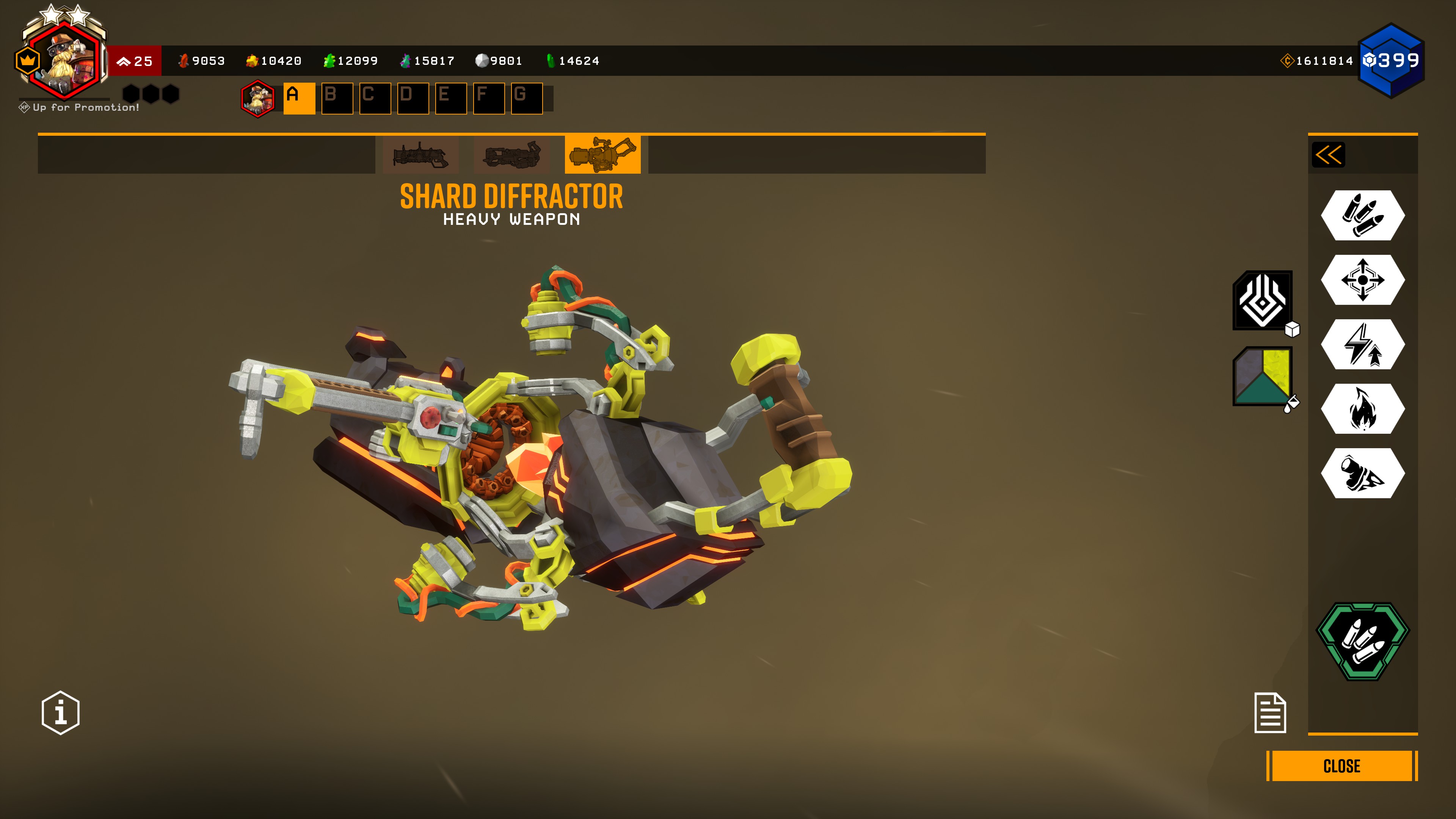Choose the Shard Diffractor weapon tab
The image size is (1456, 819).
tap(602, 155)
